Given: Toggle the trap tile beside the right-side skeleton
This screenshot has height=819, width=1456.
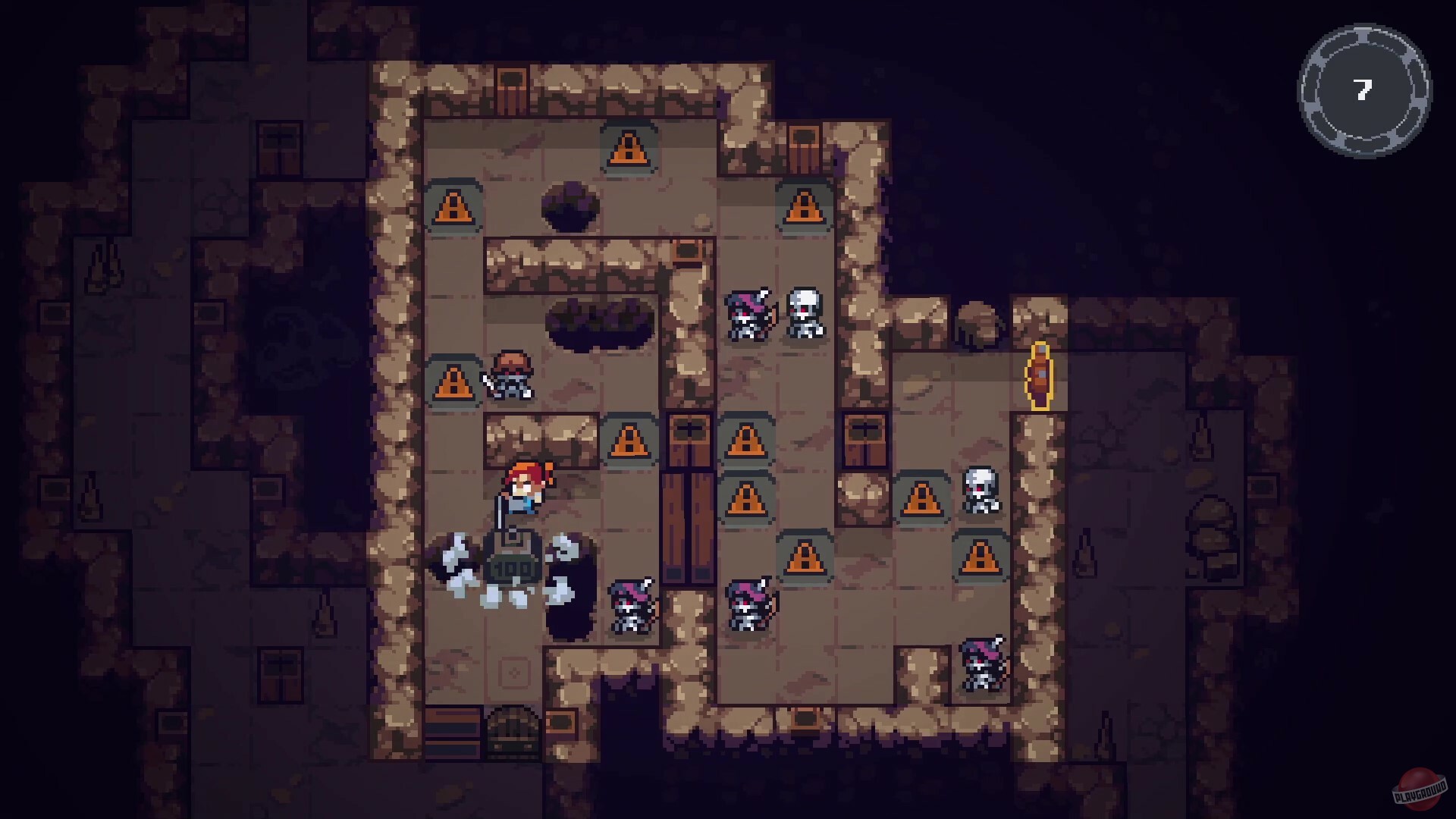Looking at the screenshot, I should coord(920,498).
